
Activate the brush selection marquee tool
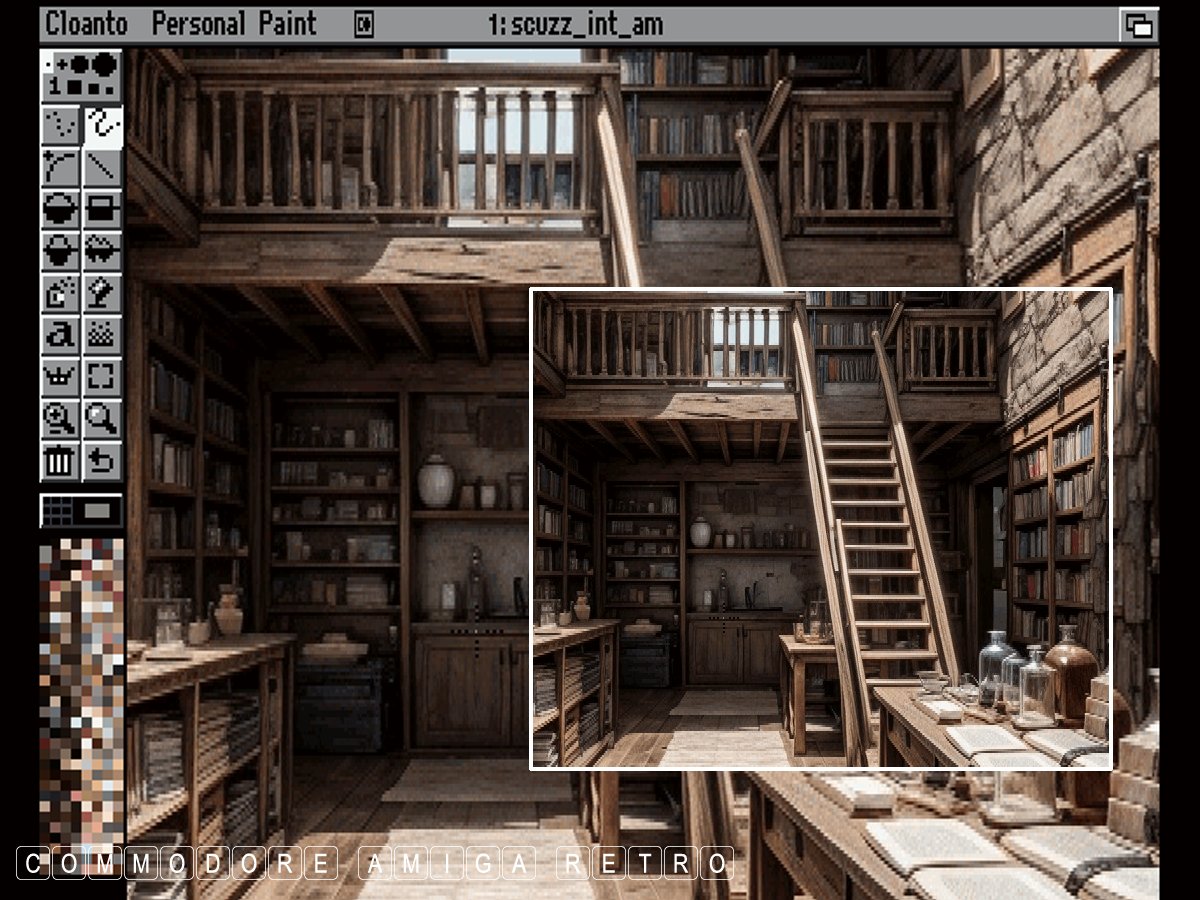(x=103, y=378)
